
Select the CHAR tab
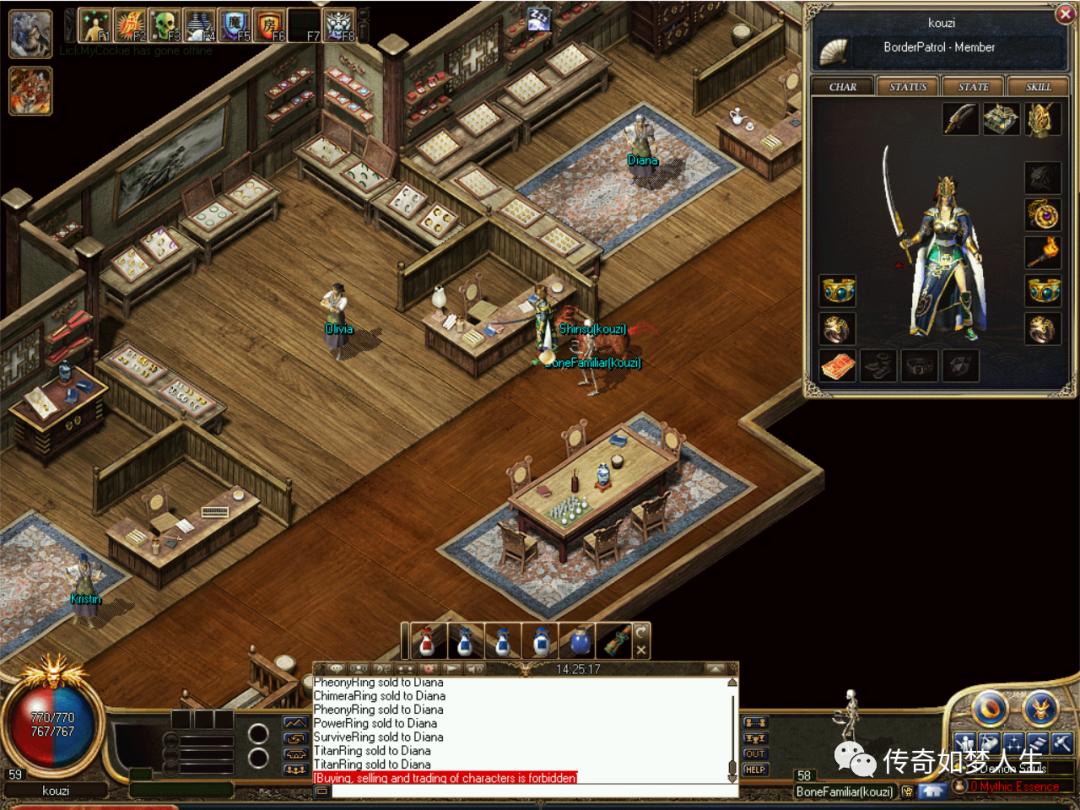[x=843, y=87]
